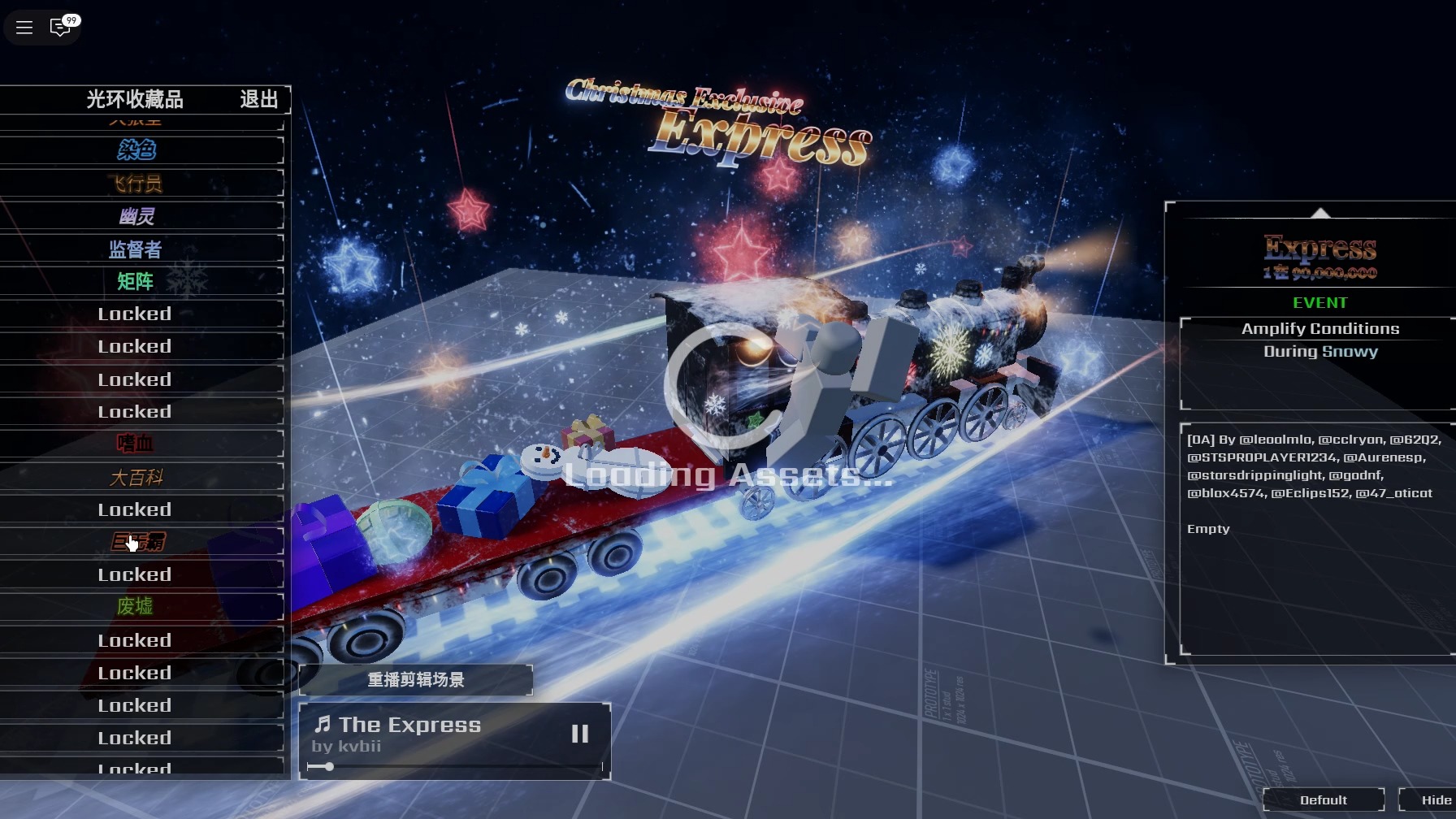Click the music progress bar
1456x819 pixels.
[455, 766]
